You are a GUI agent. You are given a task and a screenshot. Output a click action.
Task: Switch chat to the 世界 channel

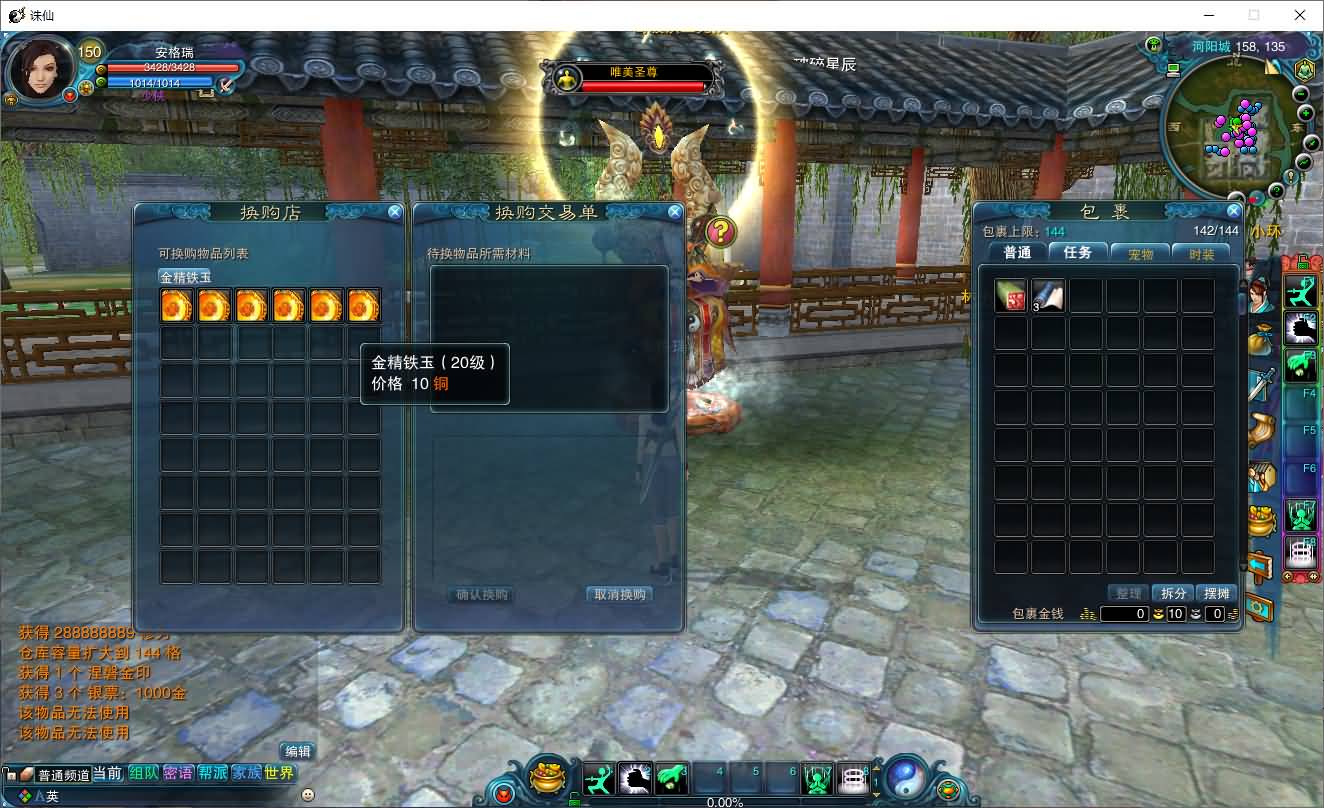280,773
